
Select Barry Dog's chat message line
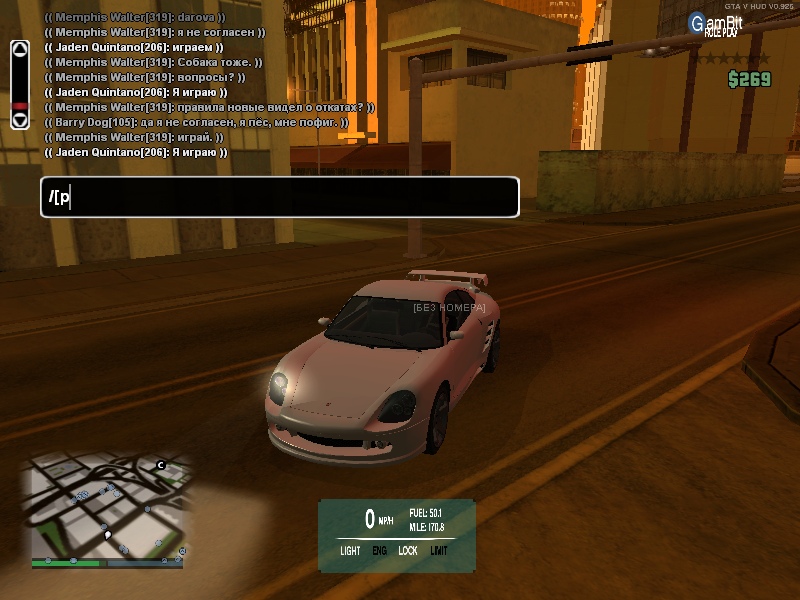(196, 122)
